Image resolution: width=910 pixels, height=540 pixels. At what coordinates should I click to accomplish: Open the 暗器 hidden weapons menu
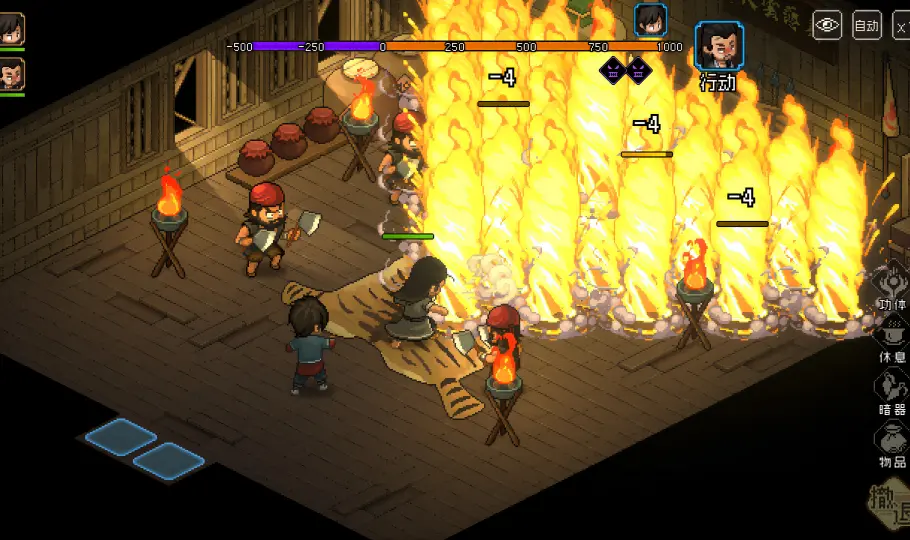click(891, 389)
